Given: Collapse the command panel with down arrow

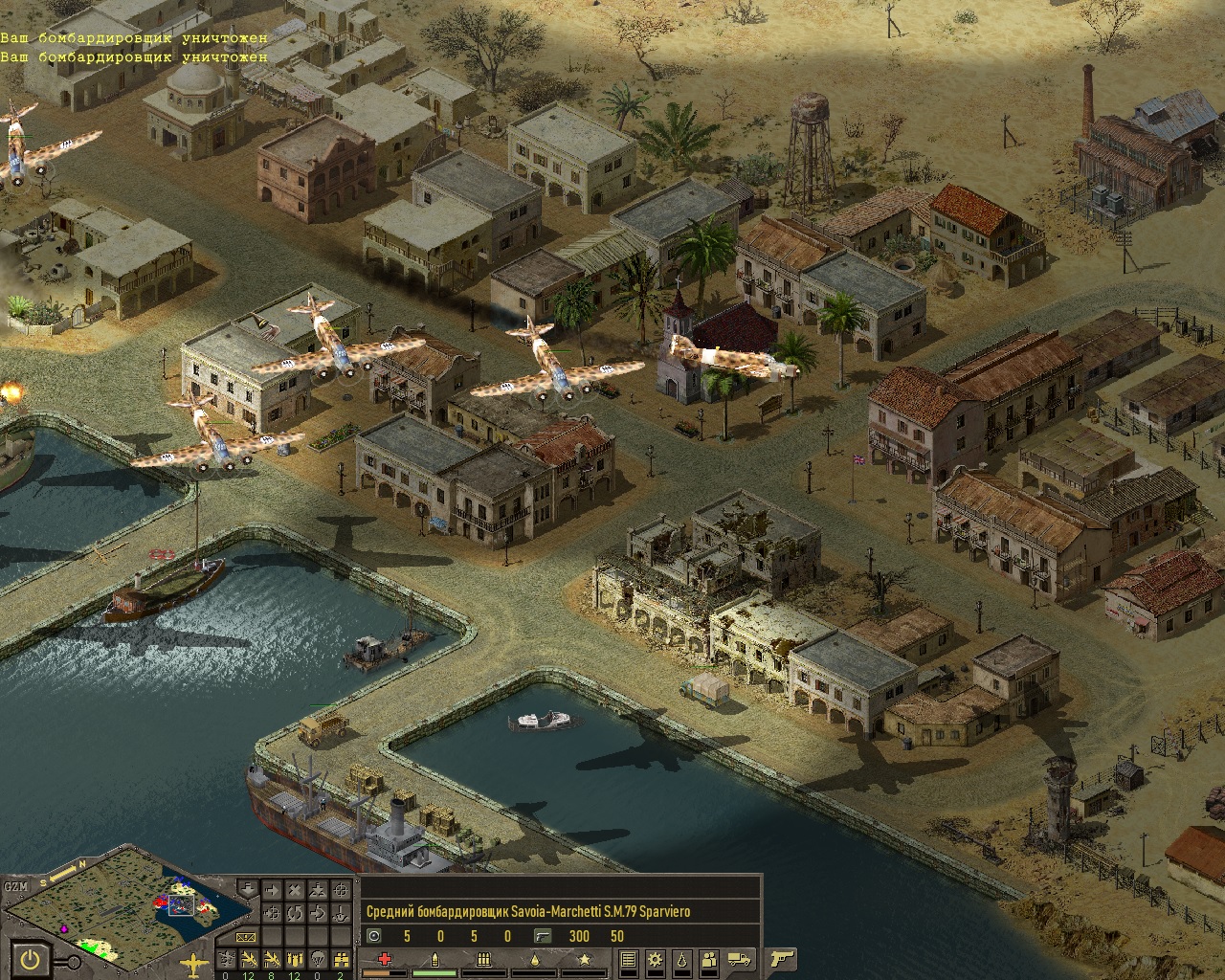Looking at the screenshot, I should tap(248, 889).
